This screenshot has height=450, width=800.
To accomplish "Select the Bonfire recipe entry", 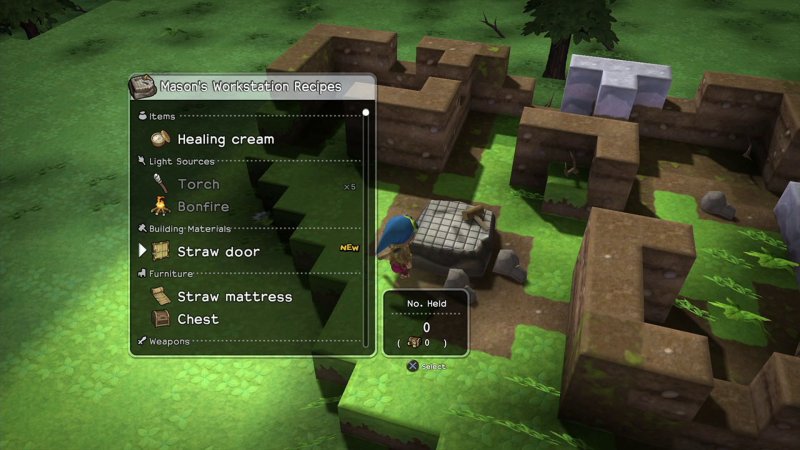I will (203, 207).
